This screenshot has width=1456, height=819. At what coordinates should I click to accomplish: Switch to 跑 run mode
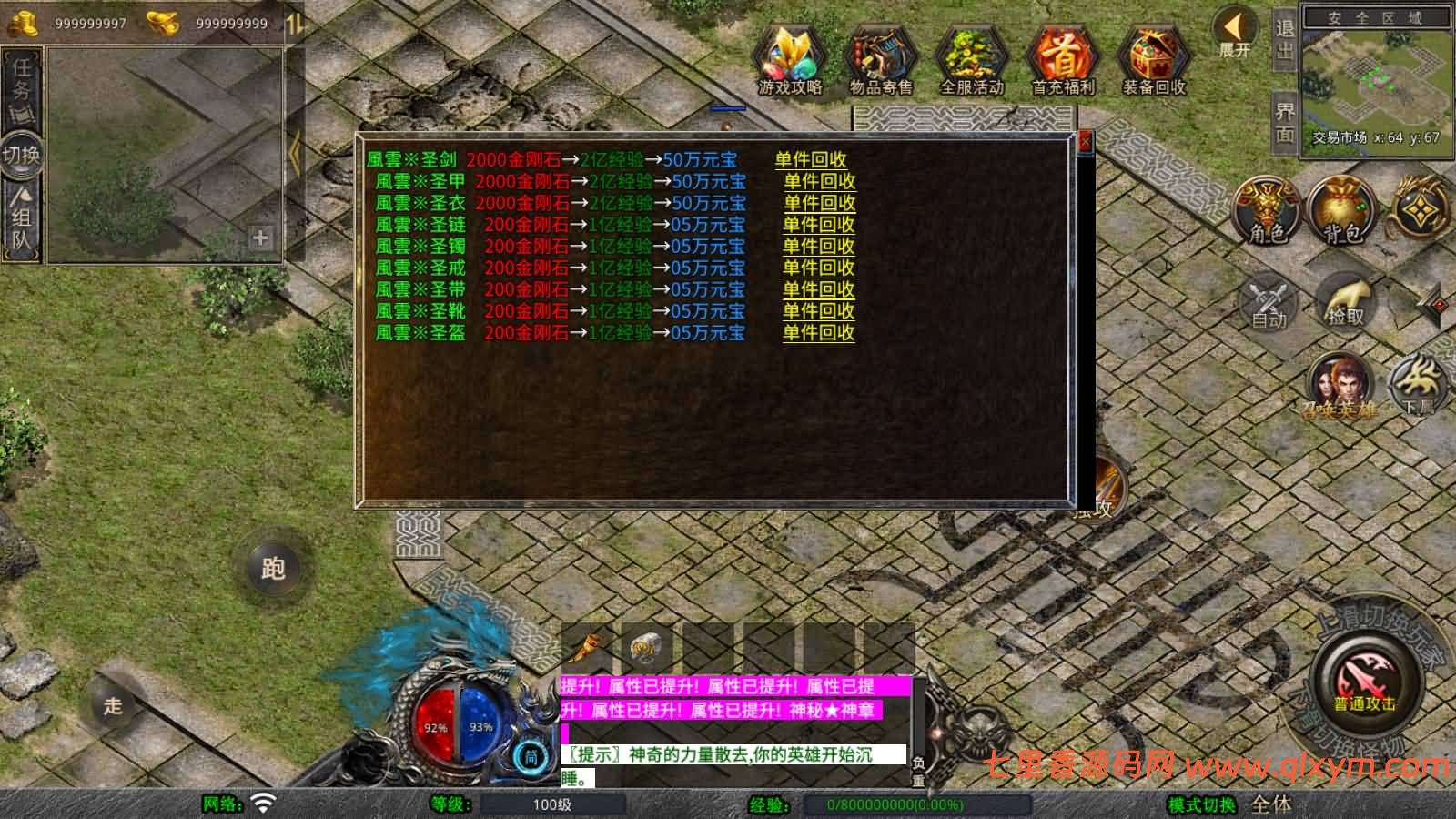coord(273,569)
